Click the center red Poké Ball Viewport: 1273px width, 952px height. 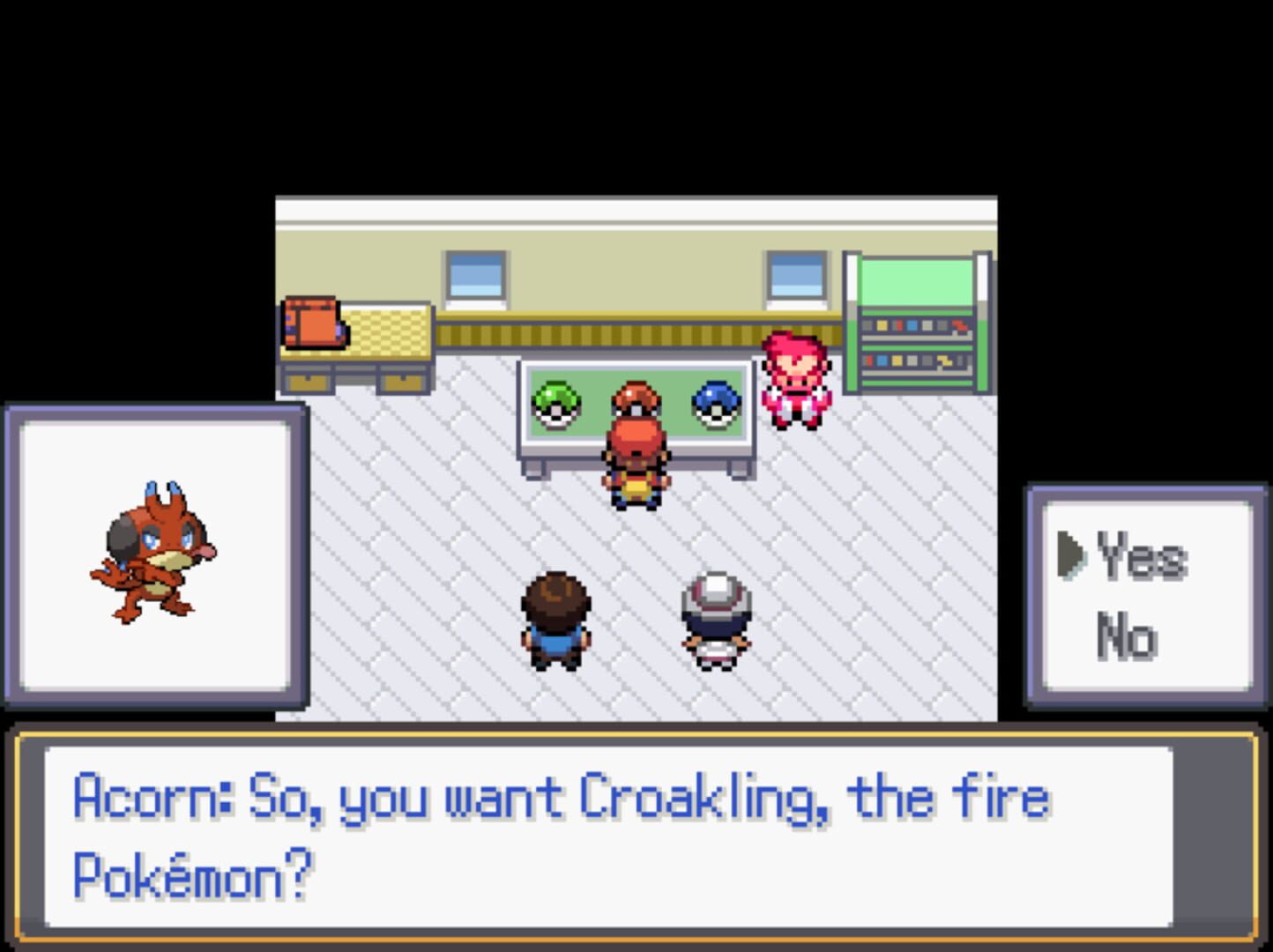(636, 397)
